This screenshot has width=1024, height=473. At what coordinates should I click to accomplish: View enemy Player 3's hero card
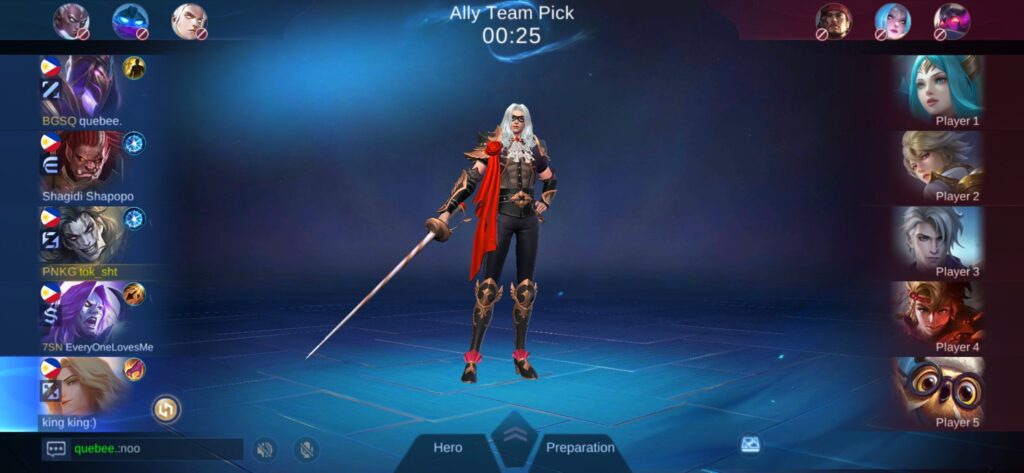[940, 238]
